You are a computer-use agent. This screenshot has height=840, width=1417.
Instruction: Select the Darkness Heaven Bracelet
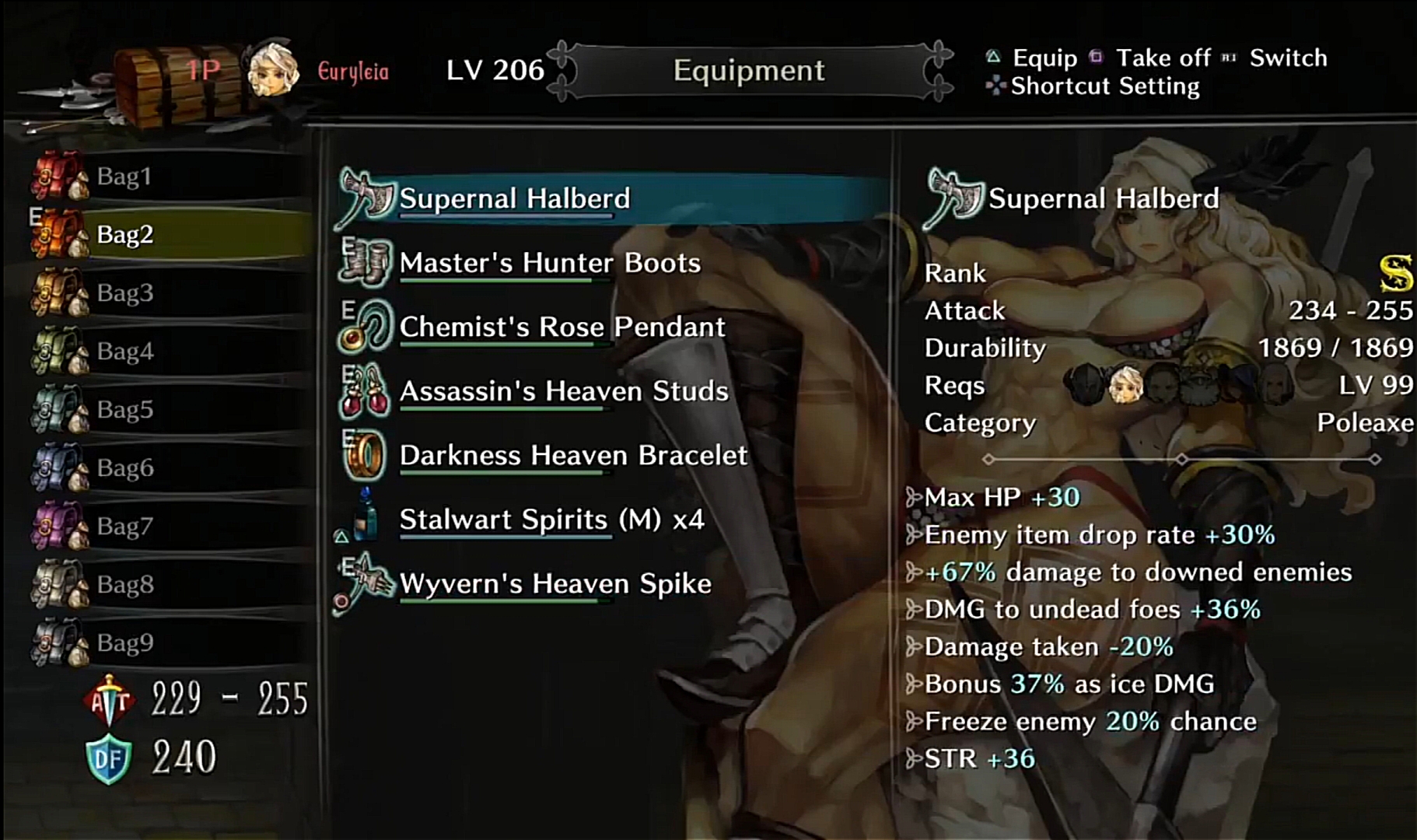pyautogui.click(x=573, y=455)
